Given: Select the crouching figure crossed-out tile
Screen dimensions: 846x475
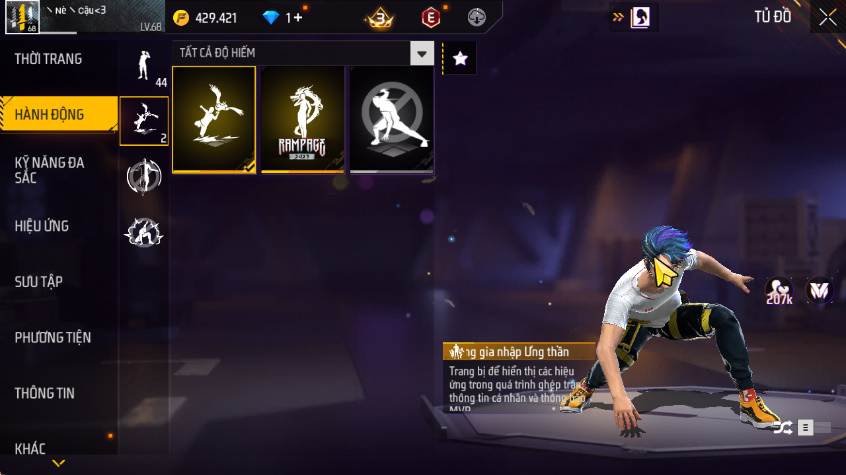Looking at the screenshot, I should coord(391,119).
